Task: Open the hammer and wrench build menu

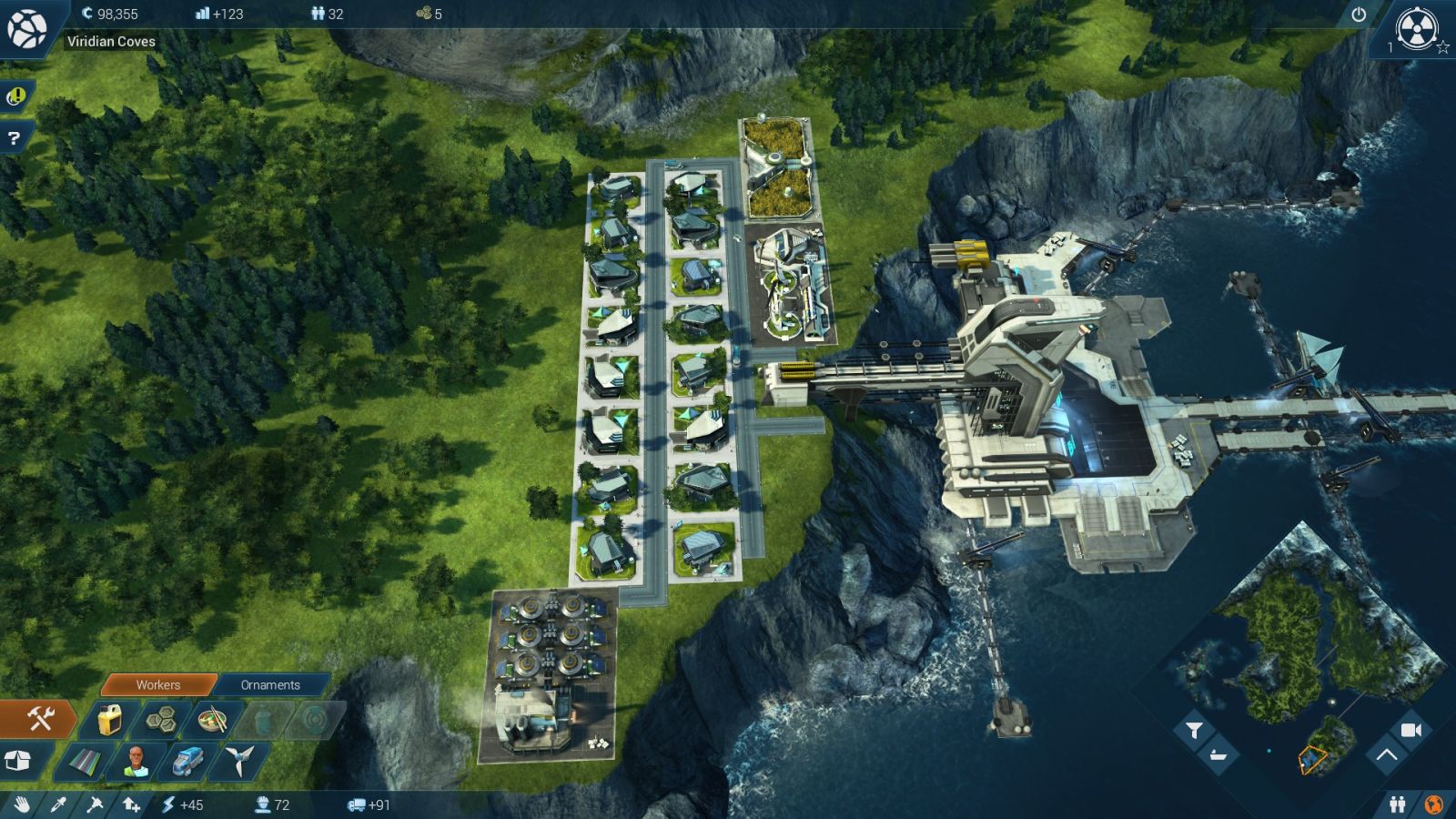Action: [40, 719]
